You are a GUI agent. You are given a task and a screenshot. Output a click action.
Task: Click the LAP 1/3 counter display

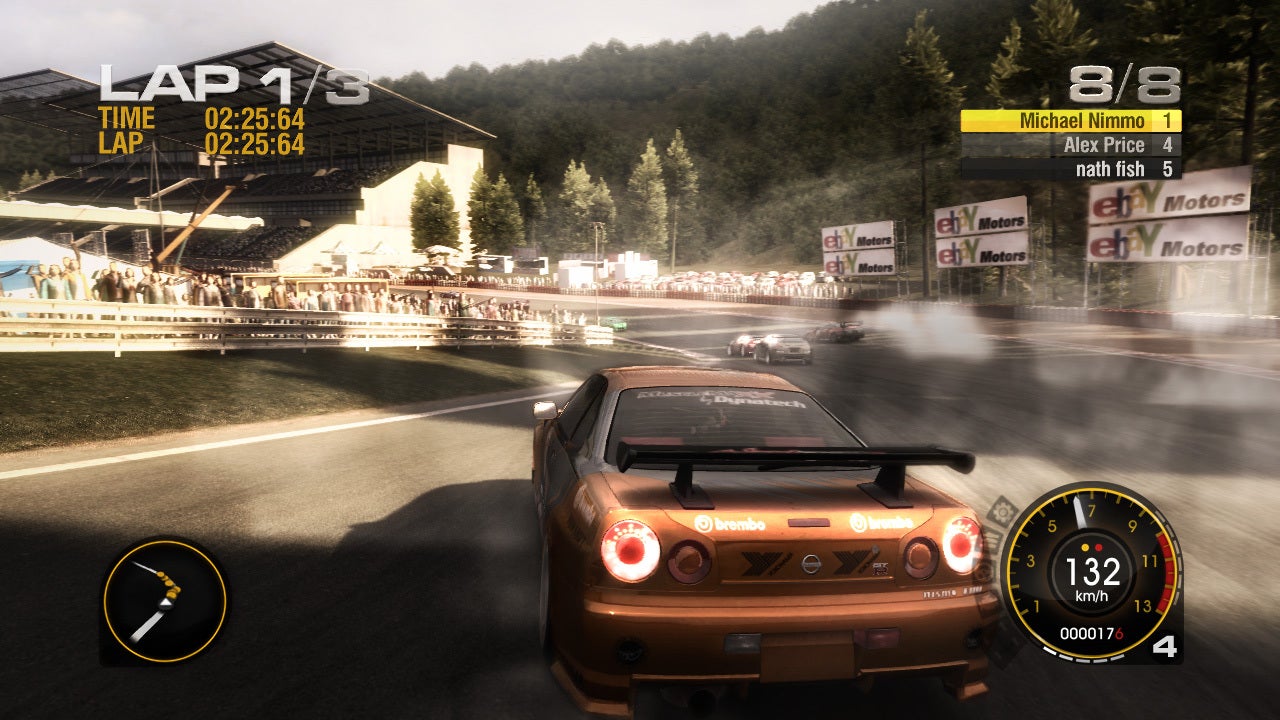(x=230, y=79)
